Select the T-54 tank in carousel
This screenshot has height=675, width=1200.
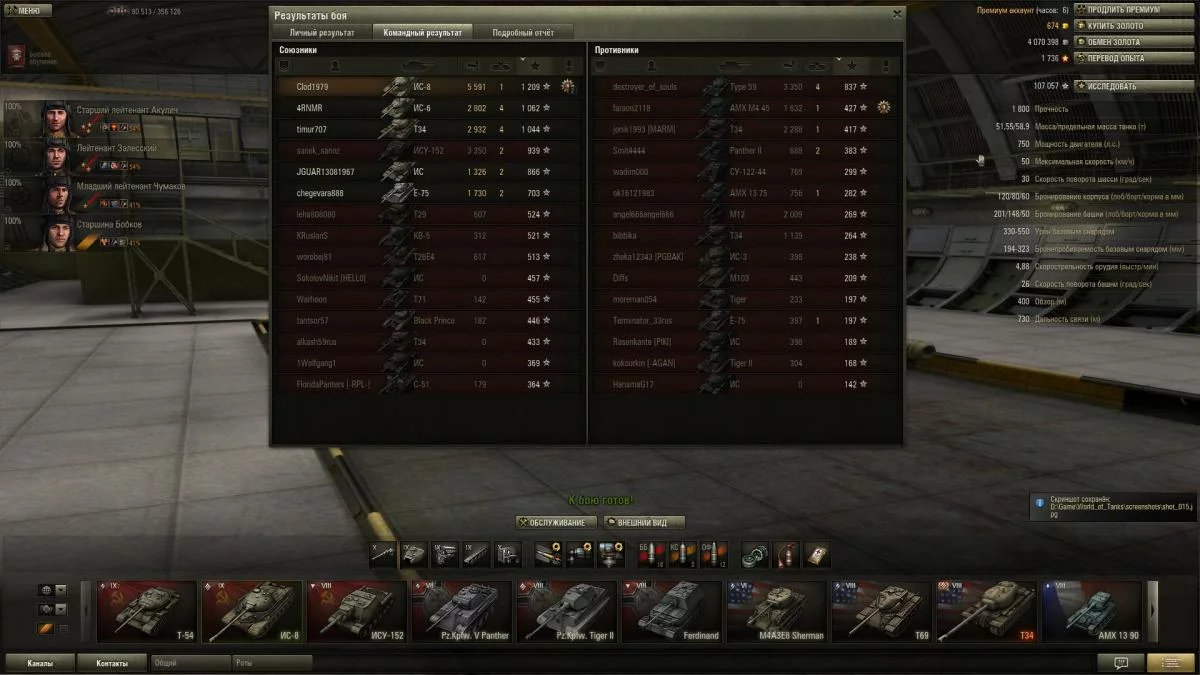pos(147,611)
